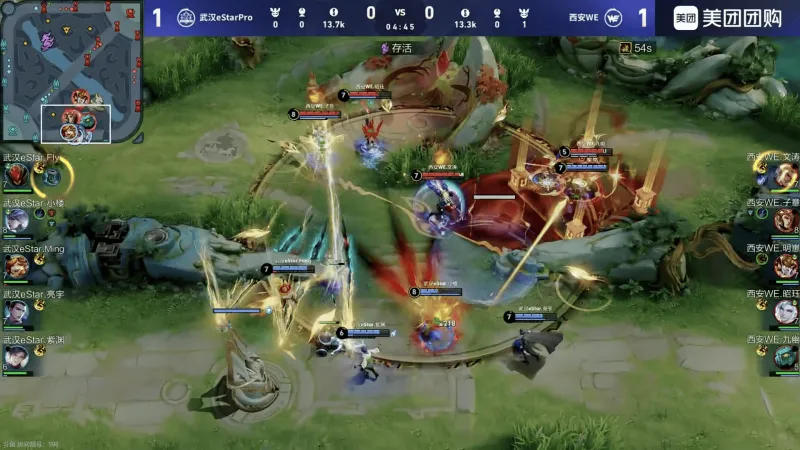Select WE 昭珏's hero portrait
The image size is (800, 450).
(785, 312)
